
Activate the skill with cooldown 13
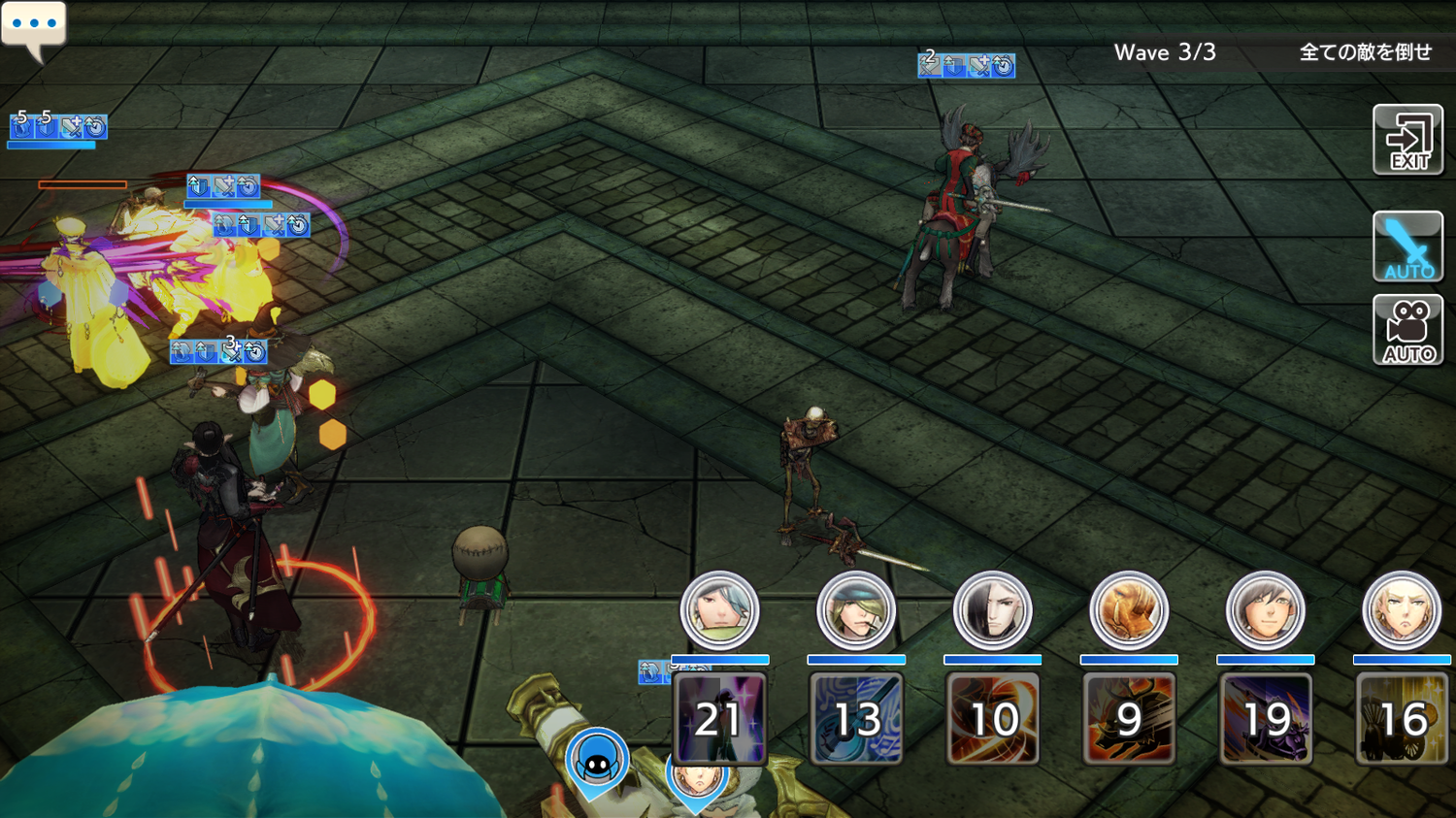[856, 719]
